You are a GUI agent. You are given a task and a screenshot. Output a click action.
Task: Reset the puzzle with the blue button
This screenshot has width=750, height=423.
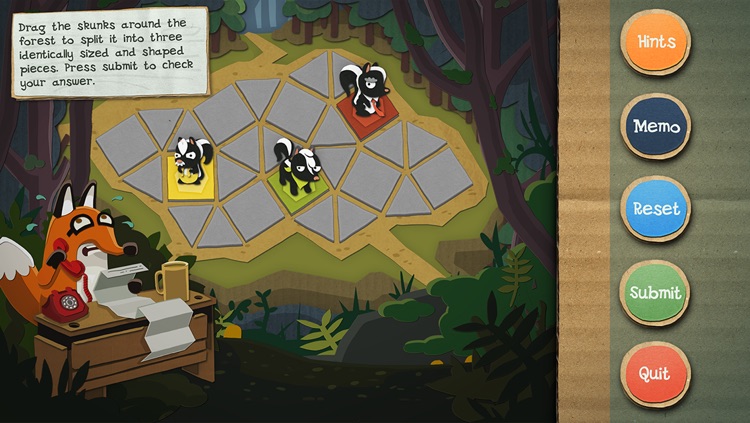[655, 210]
